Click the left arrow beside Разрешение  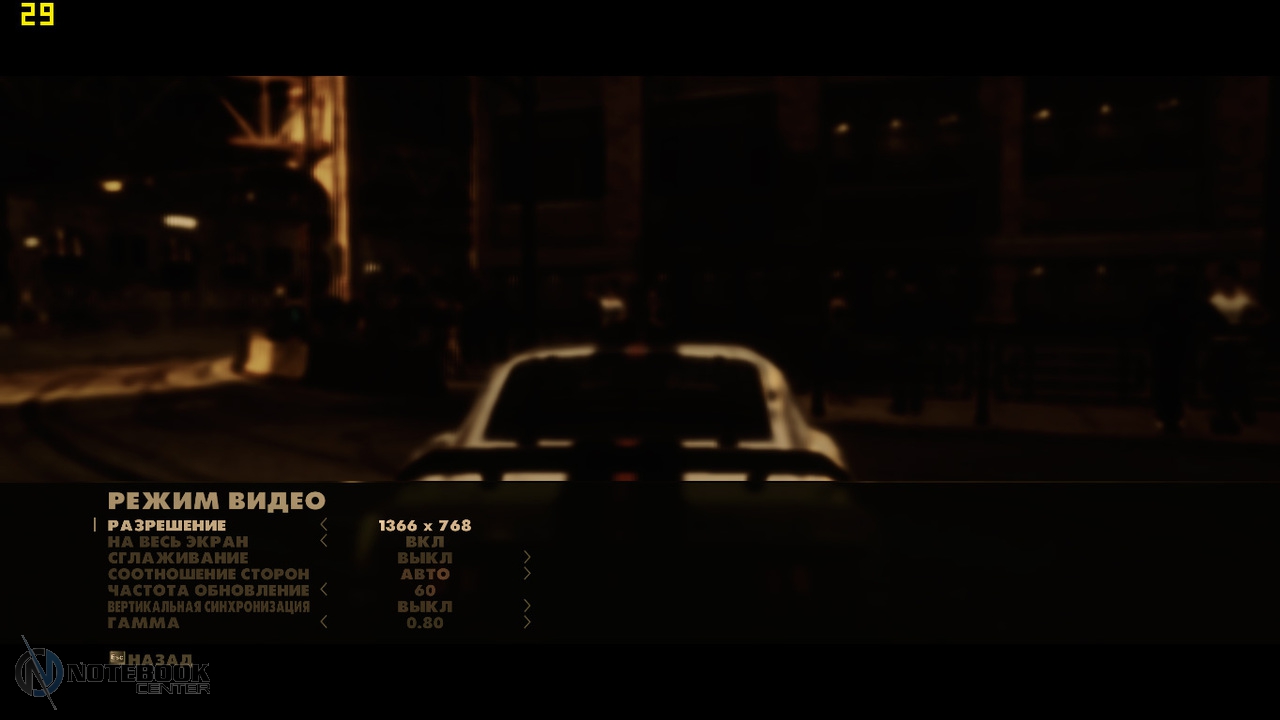coord(324,525)
